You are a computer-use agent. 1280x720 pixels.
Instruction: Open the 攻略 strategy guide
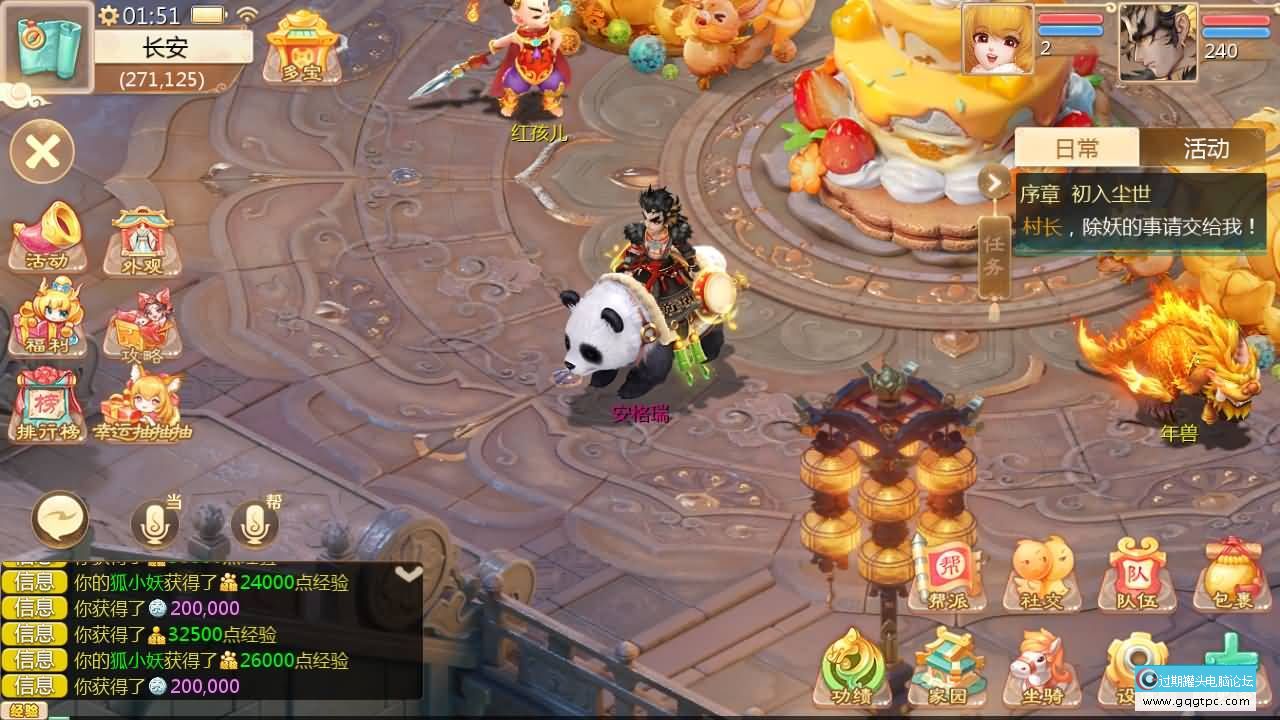coord(142,324)
